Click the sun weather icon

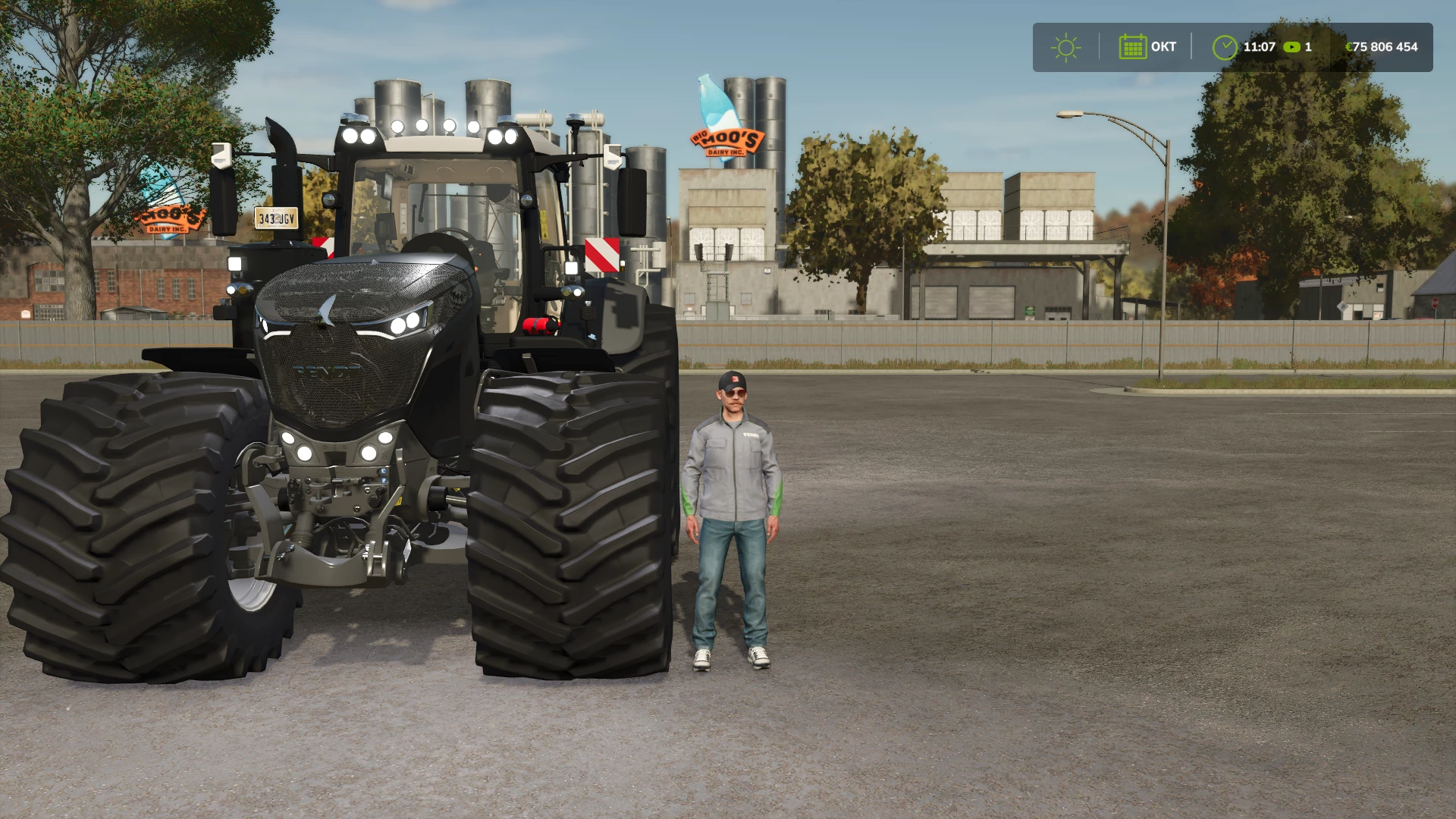coord(1065,47)
